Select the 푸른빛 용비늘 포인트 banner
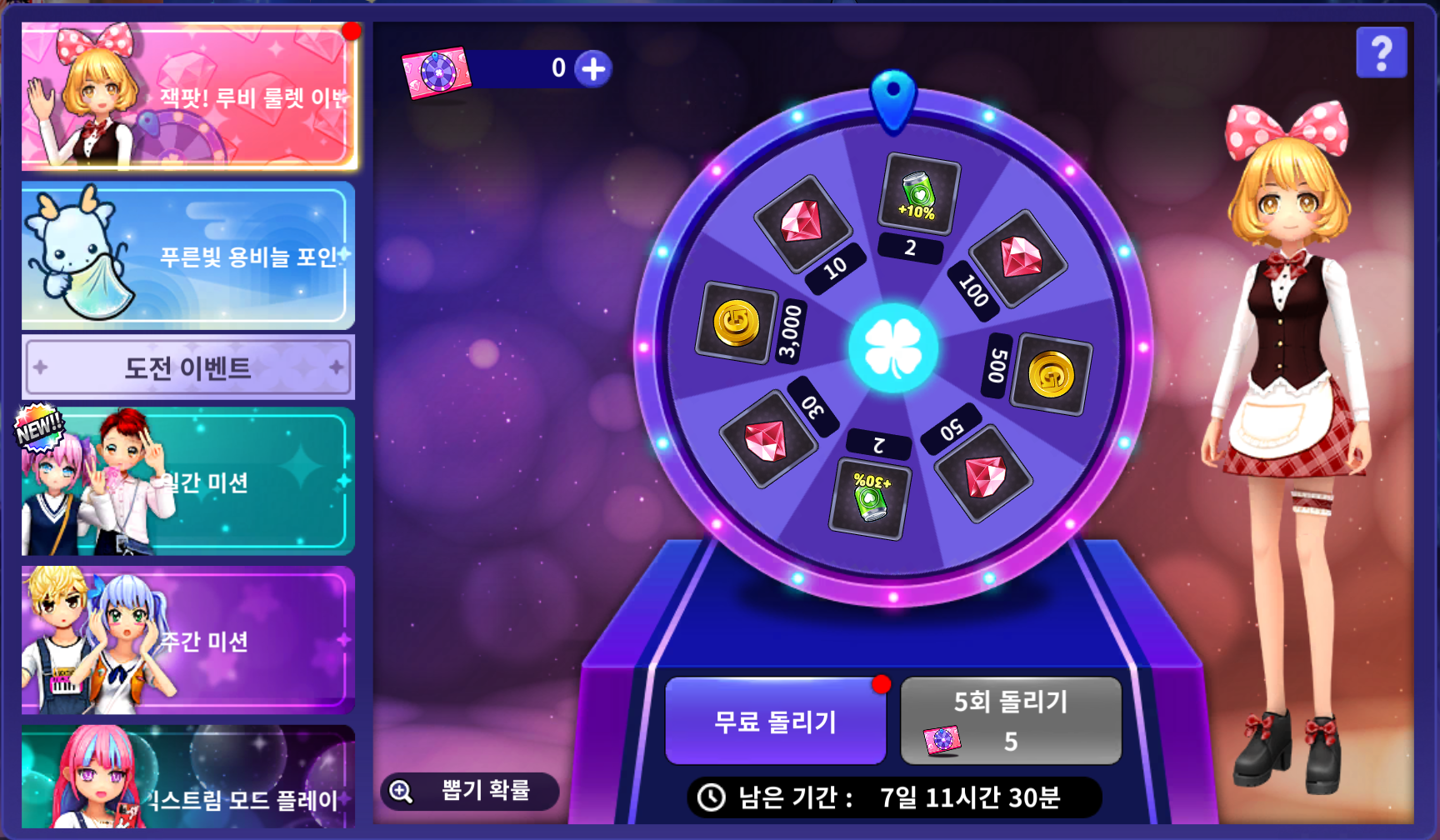The image size is (1440, 840). pos(188,255)
